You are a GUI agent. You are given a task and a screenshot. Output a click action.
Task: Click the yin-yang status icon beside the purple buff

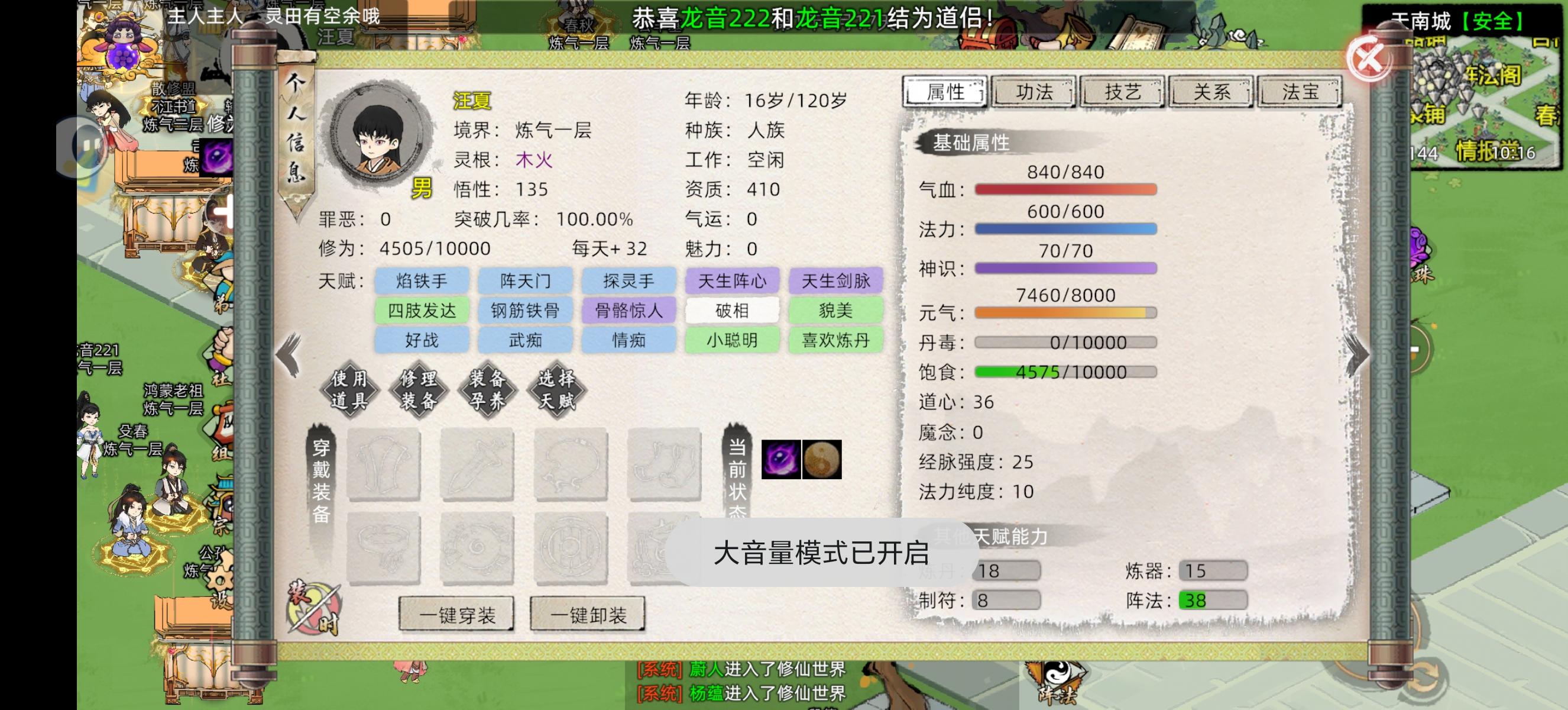pos(822,460)
